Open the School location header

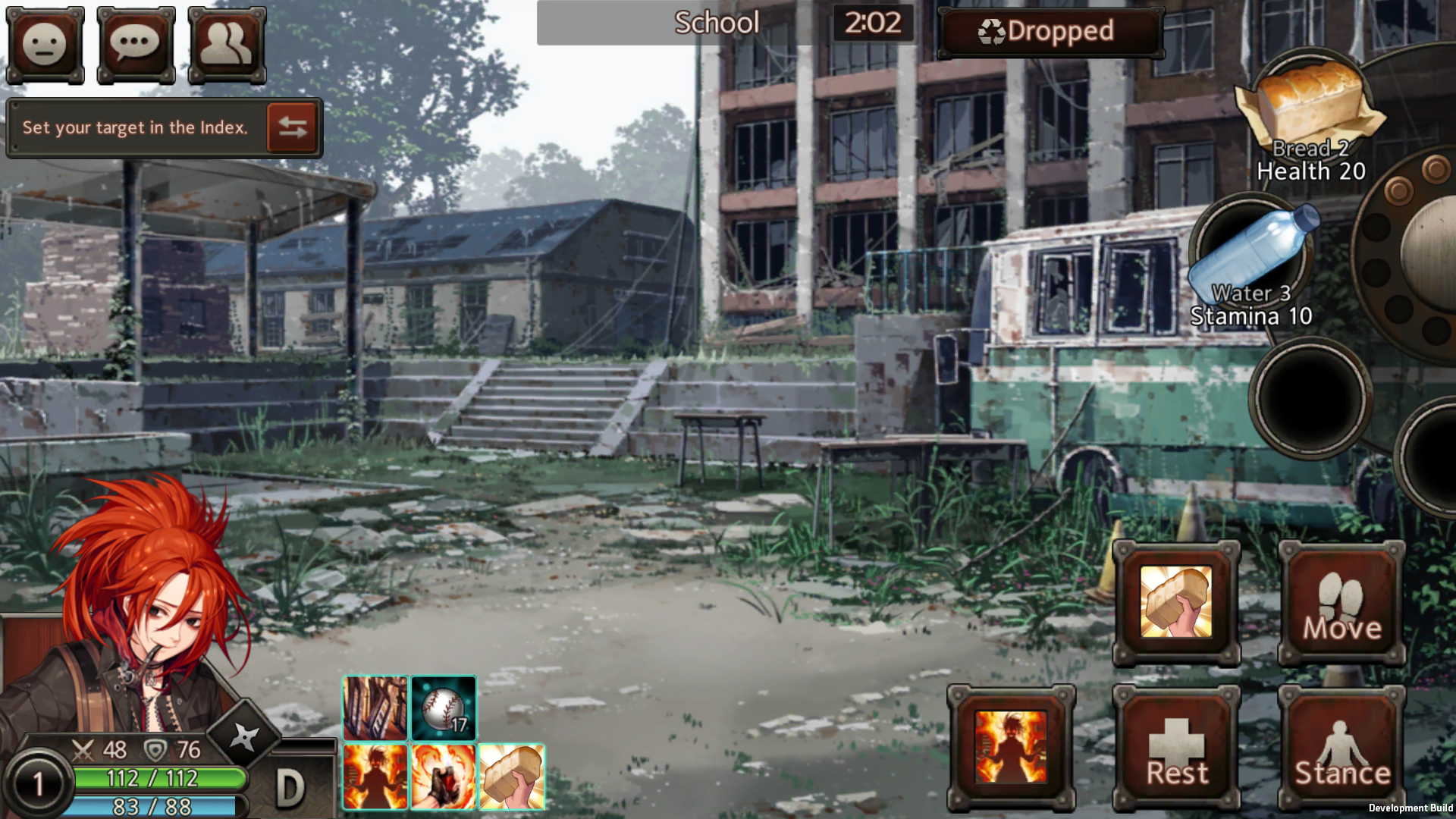716,24
